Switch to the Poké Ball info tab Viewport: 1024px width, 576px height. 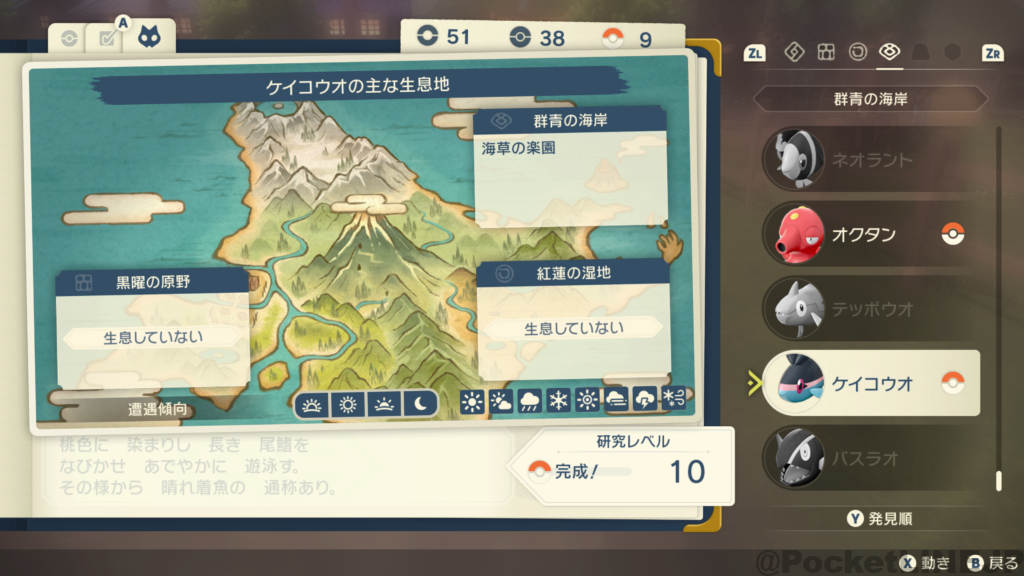pyautogui.click(x=69, y=40)
